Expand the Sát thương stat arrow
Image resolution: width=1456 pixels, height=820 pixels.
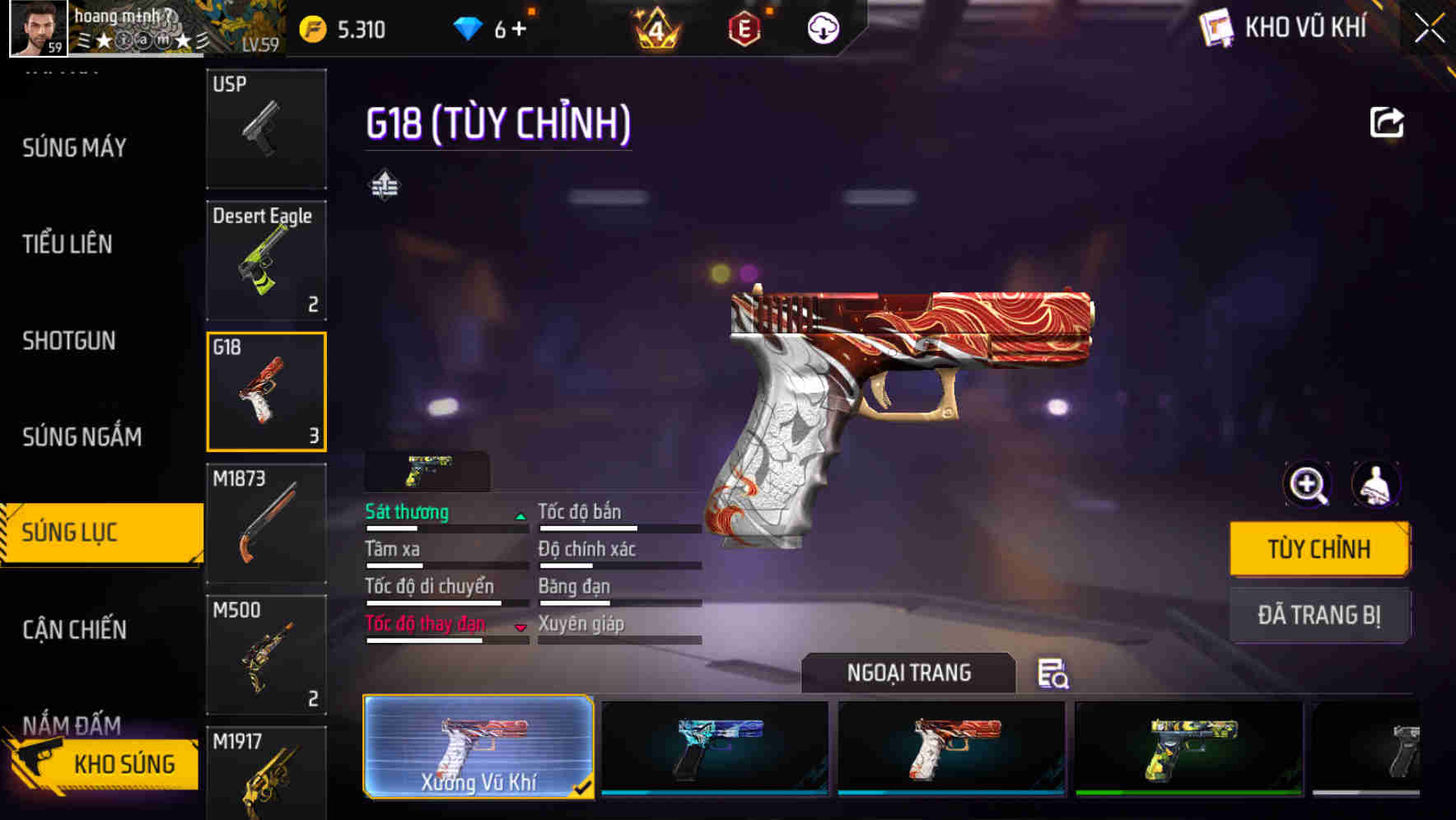[520, 515]
